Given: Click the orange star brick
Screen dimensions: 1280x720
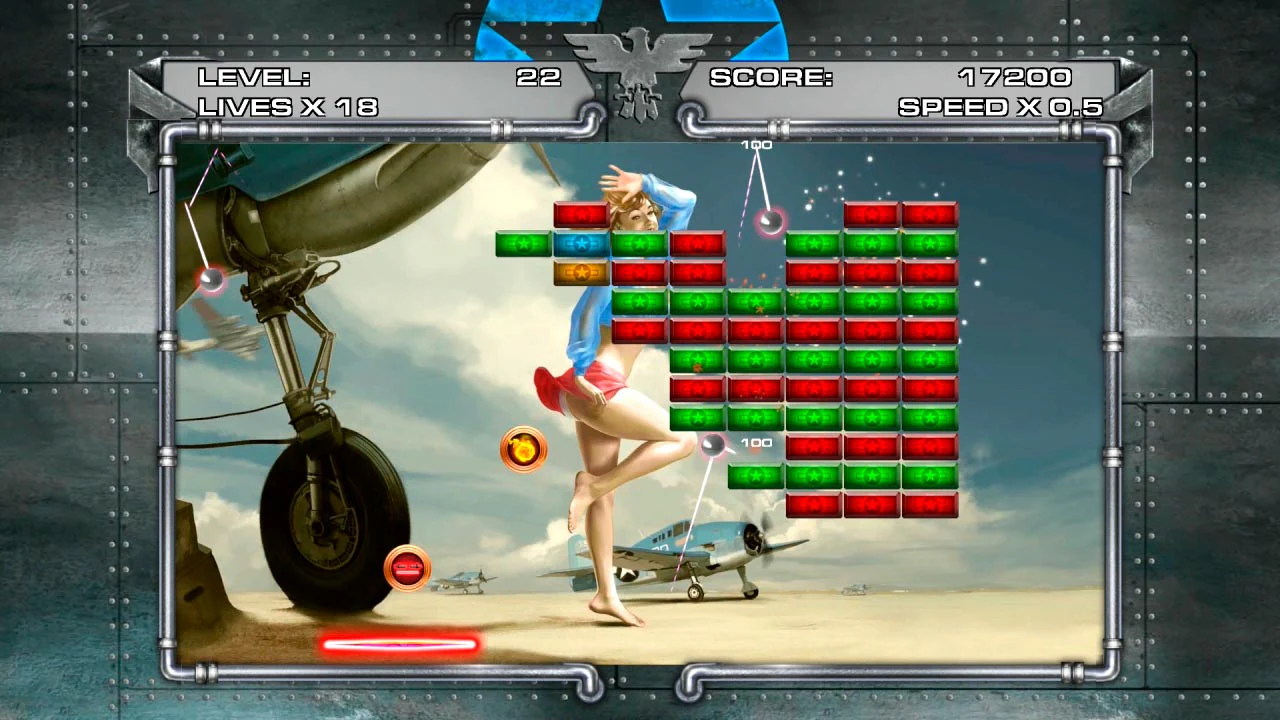Looking at the screenshot, I should coord(582,270).
